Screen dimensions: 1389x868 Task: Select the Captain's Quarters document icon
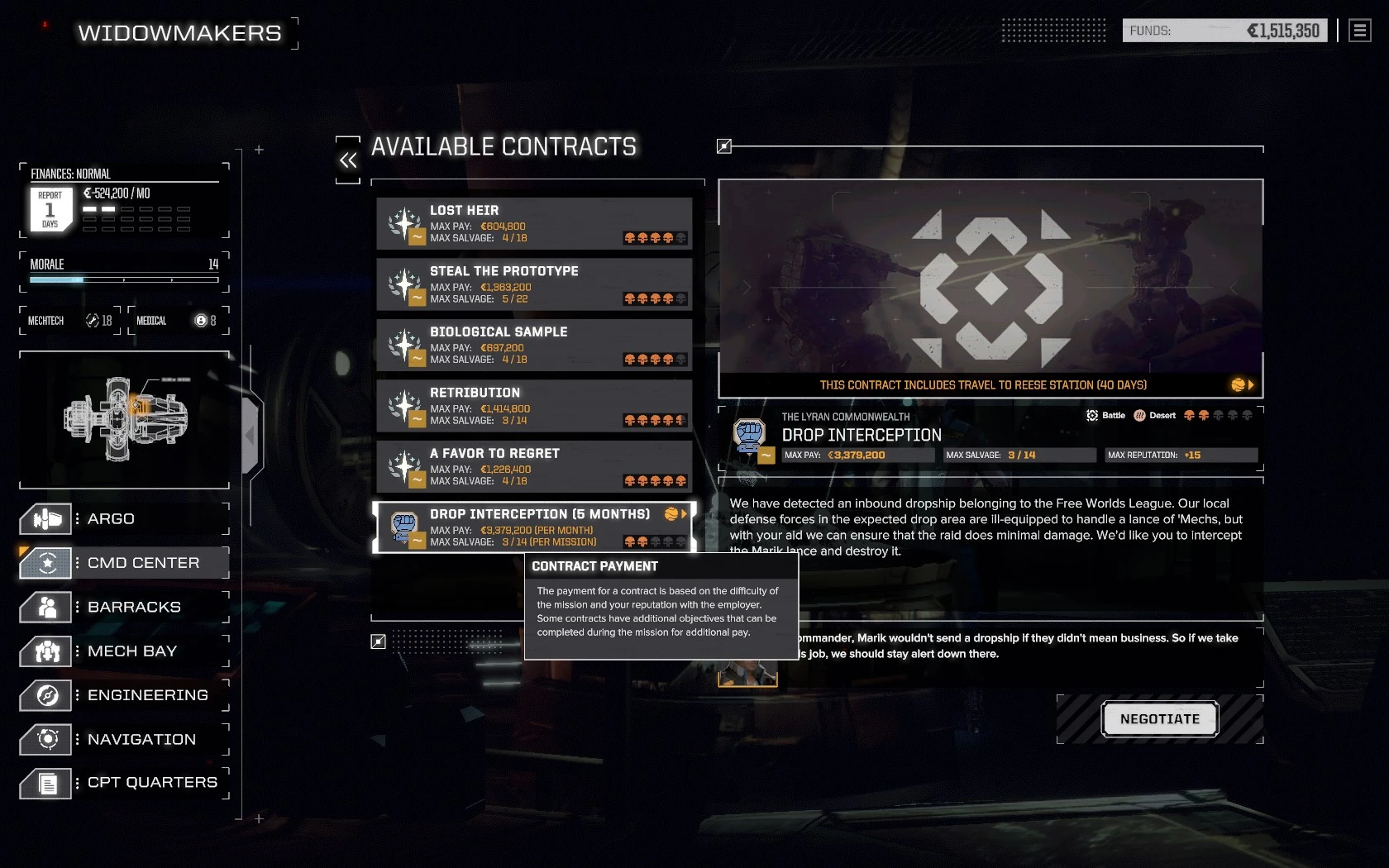pyautogui.click(x=45, y=783)
